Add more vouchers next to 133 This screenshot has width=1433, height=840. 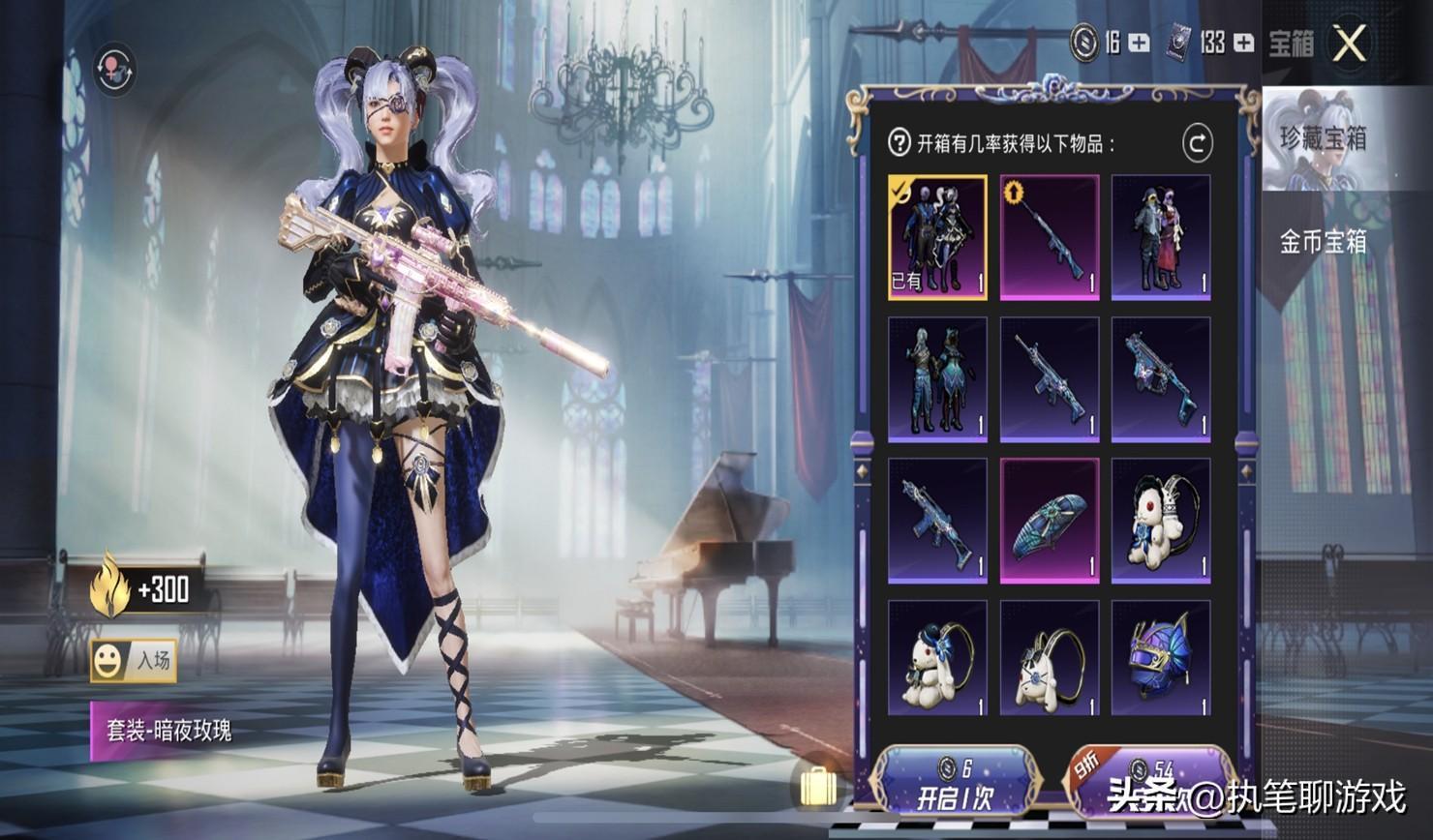click(1243, 43)
